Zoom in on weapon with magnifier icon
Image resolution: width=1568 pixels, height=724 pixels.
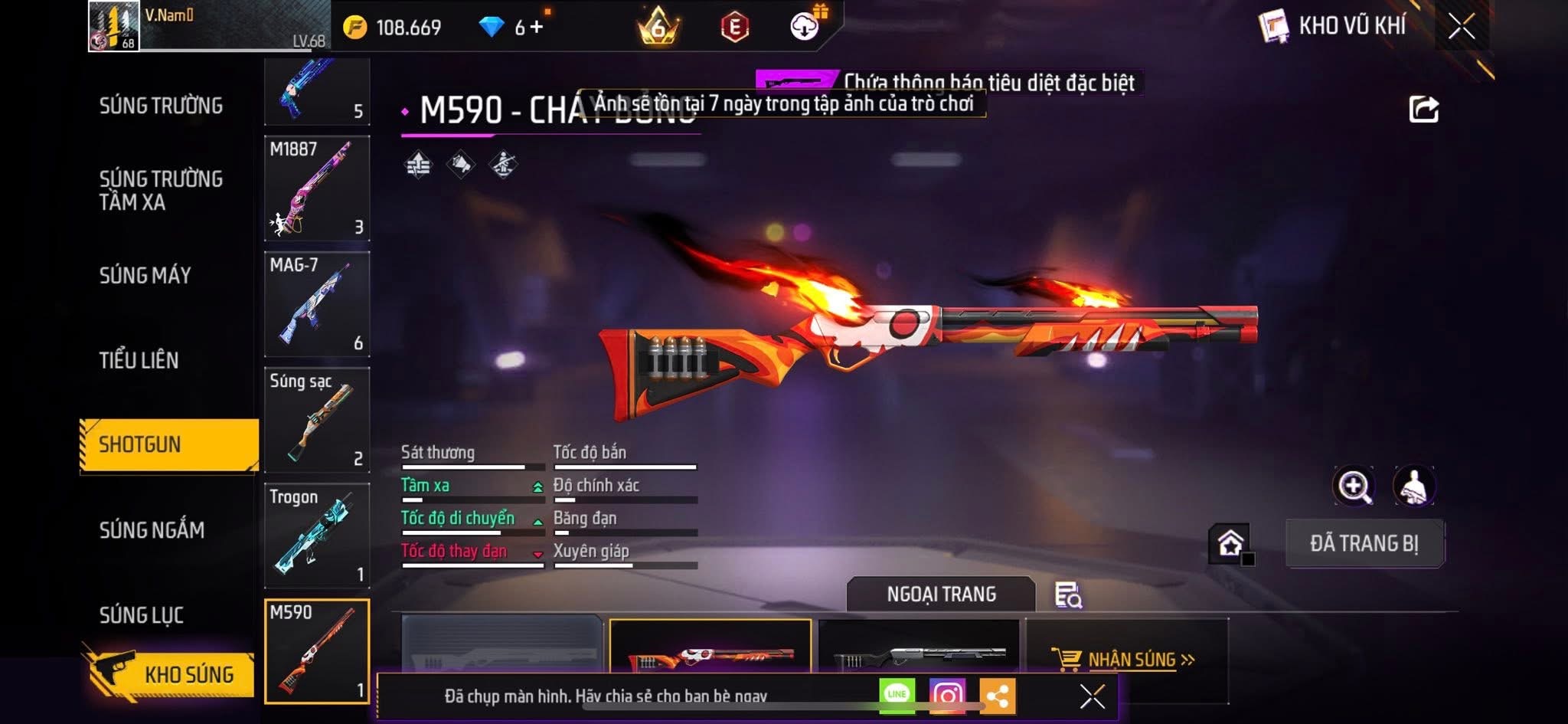pyautogui.click(x=1353, y=486)
